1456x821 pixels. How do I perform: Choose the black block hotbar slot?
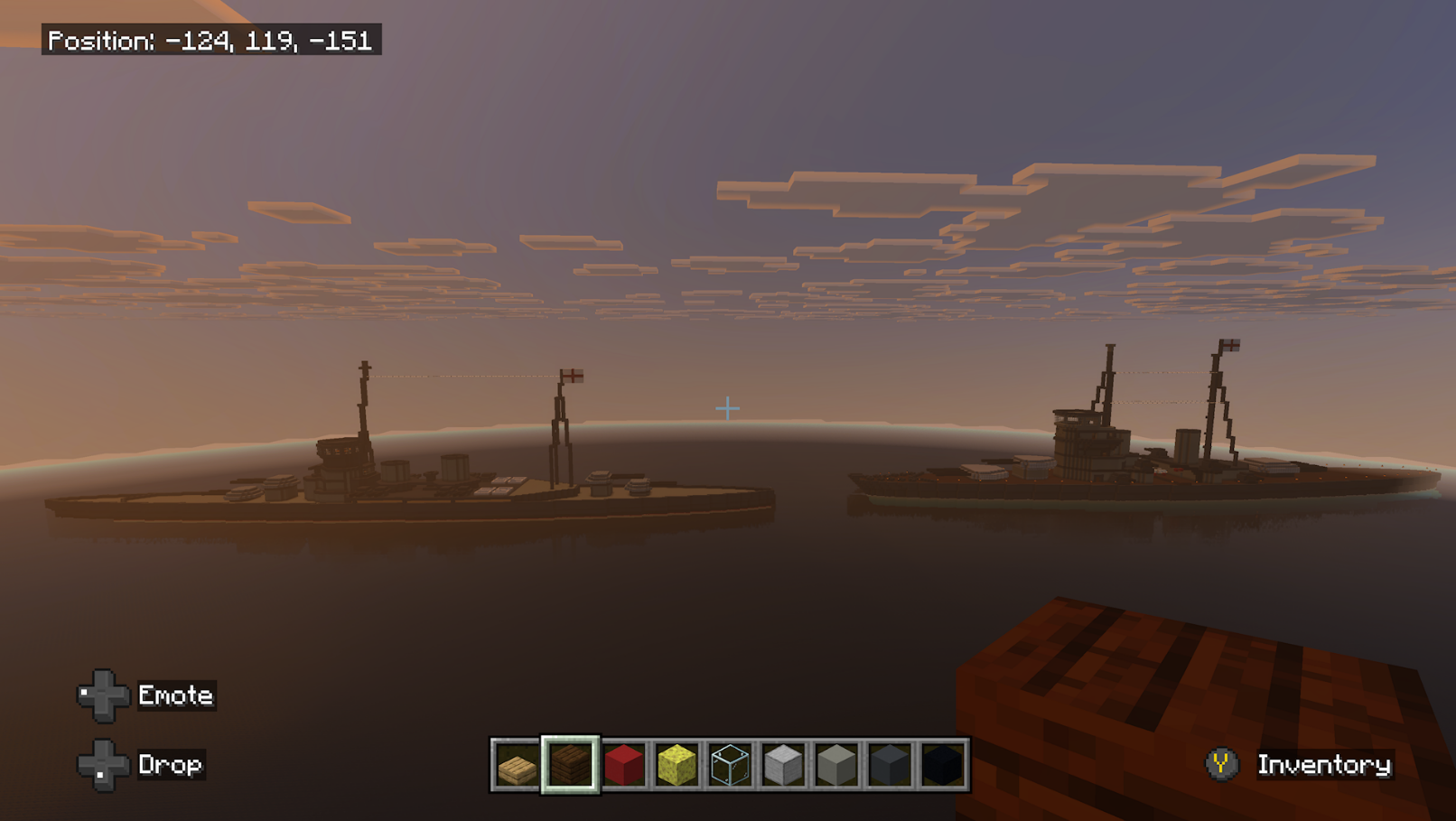coord(942,766)
